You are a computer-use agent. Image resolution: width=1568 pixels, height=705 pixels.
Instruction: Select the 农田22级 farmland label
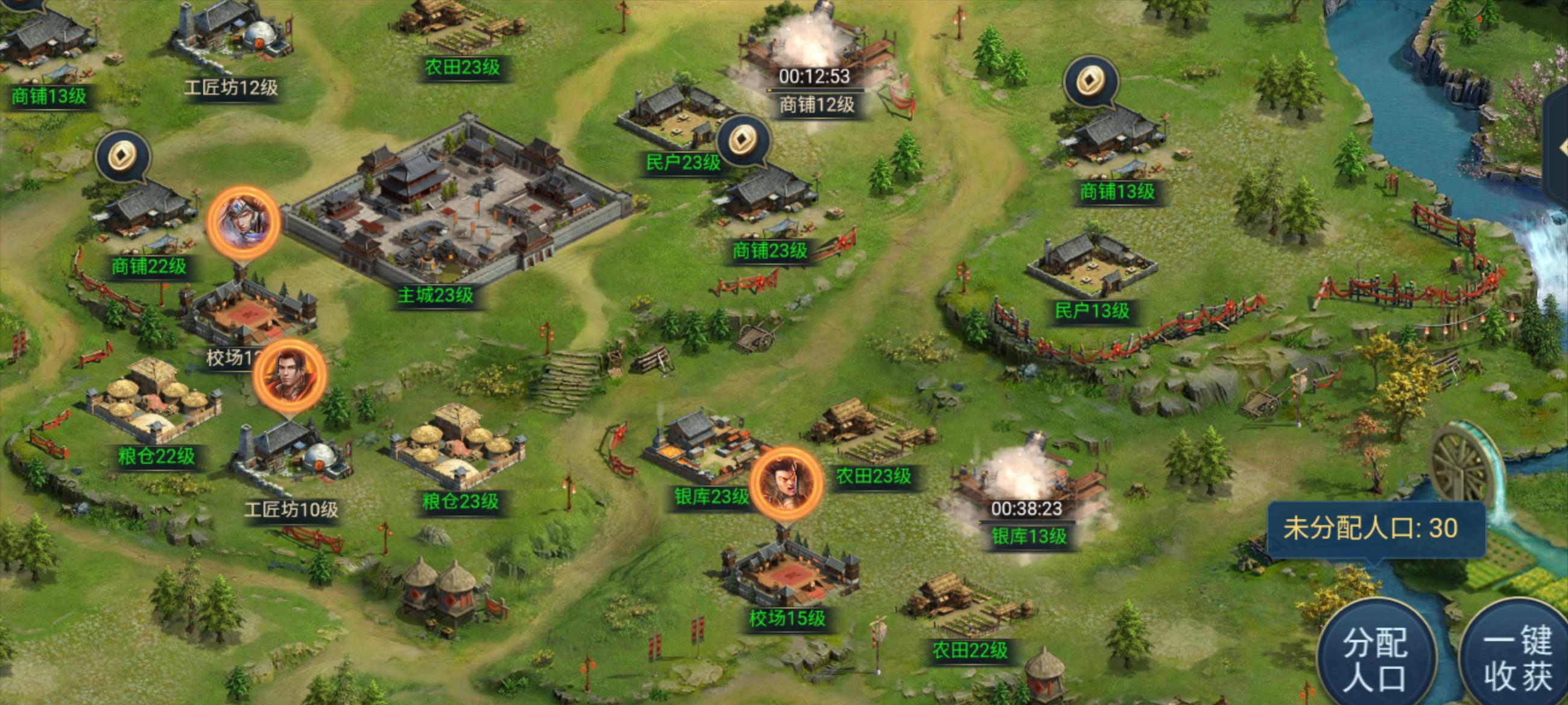pyautogui.click(x=970, y=651)
